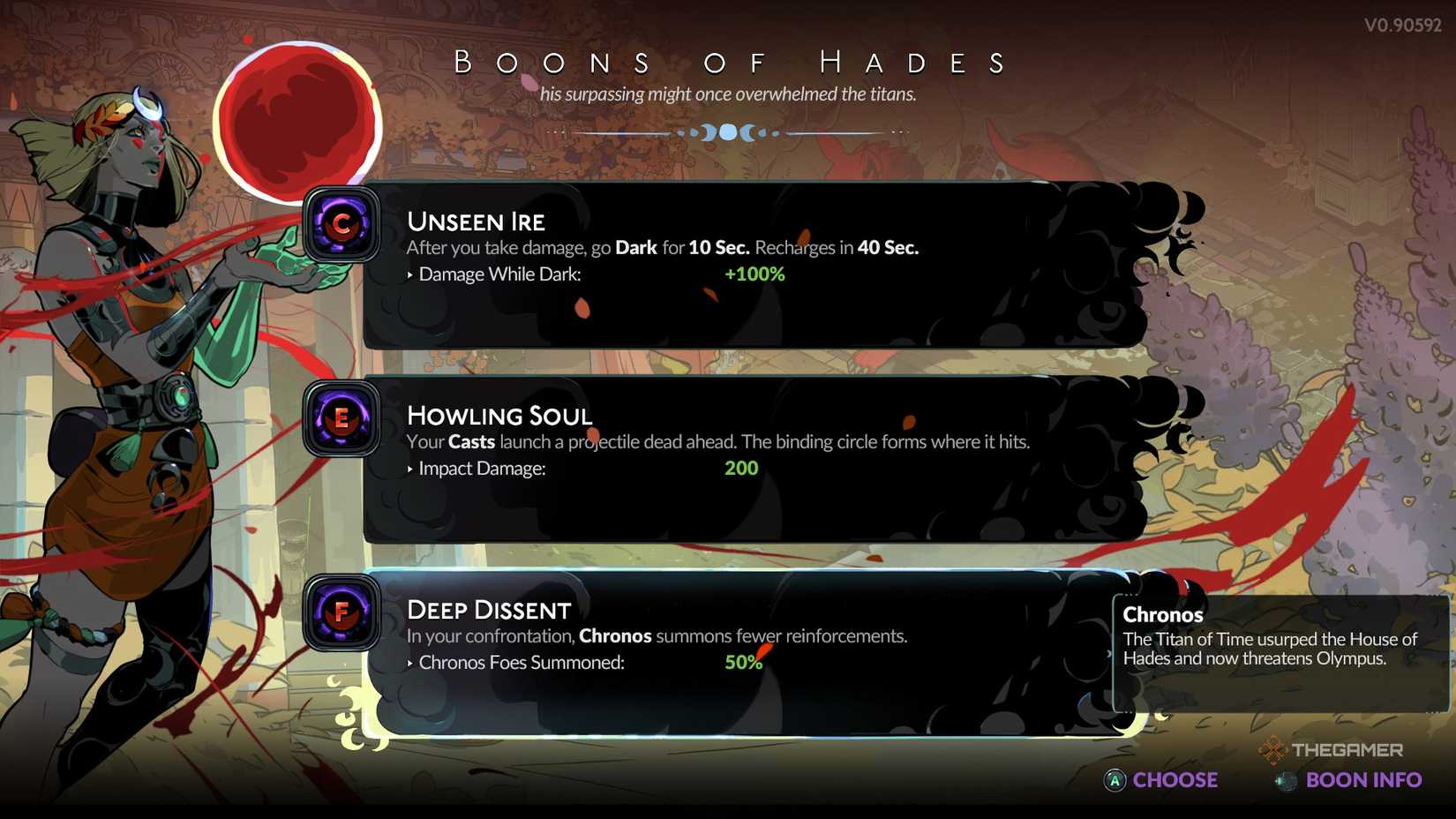Click the F-slot icon beside Deep Dissent
1456x819 pixels.
(x=341, y=613)
